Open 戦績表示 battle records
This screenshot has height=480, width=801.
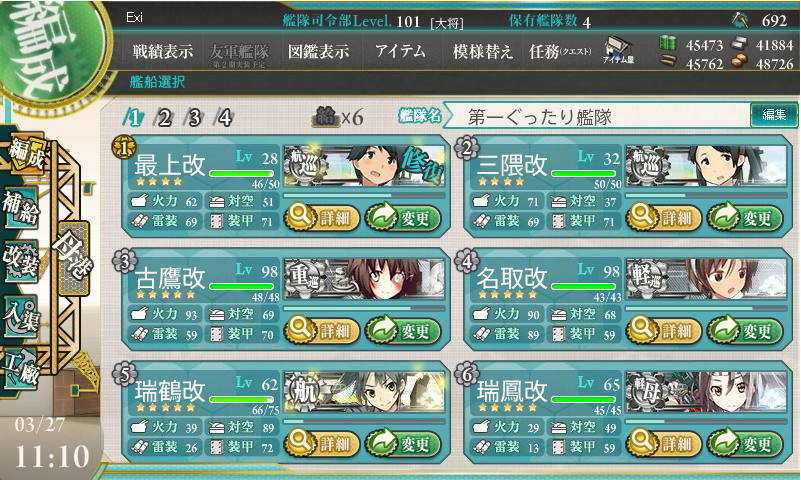click(164, 51)
